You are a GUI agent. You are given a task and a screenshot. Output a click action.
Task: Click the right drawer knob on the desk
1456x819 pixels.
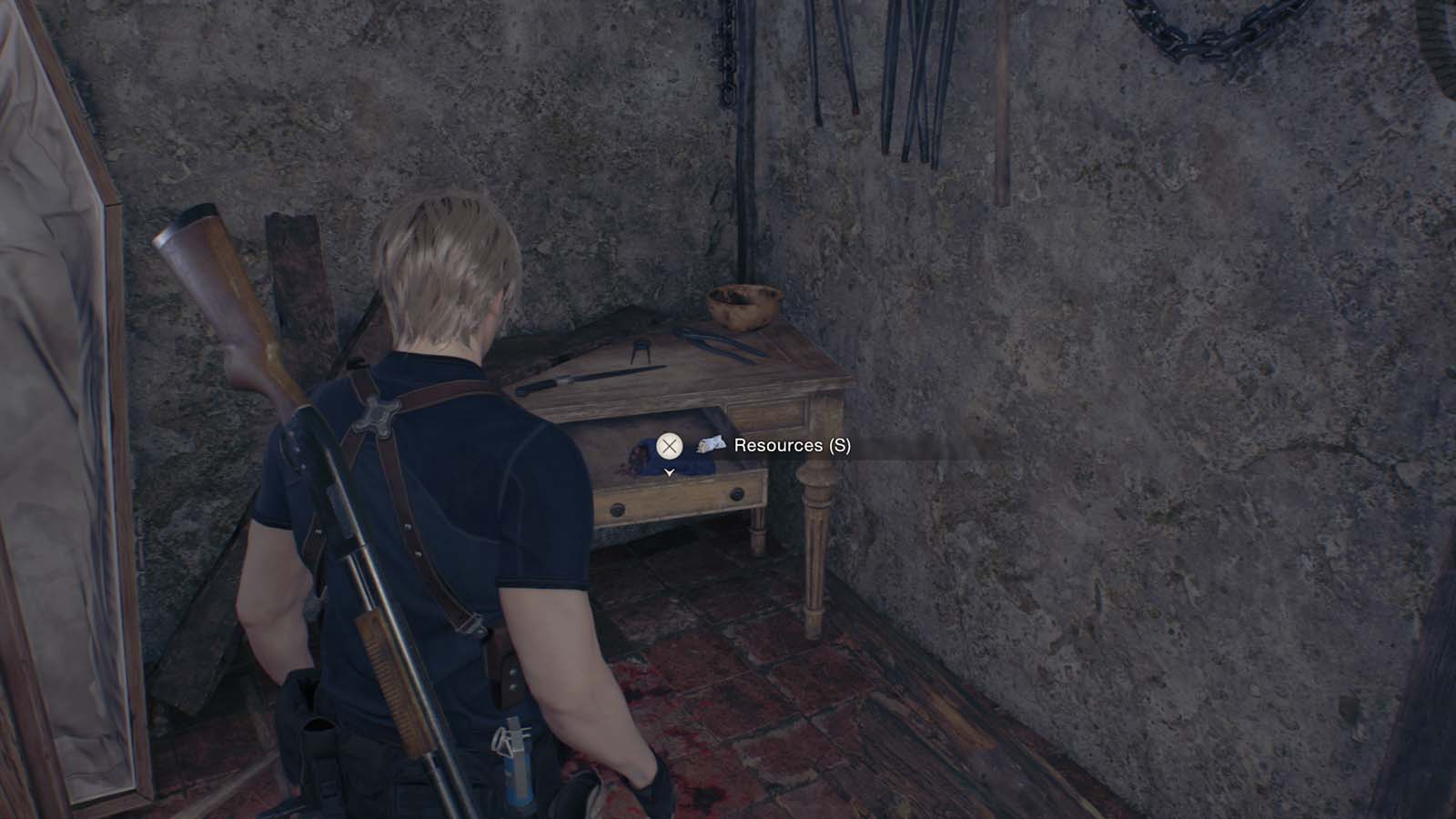click(735, 493)
